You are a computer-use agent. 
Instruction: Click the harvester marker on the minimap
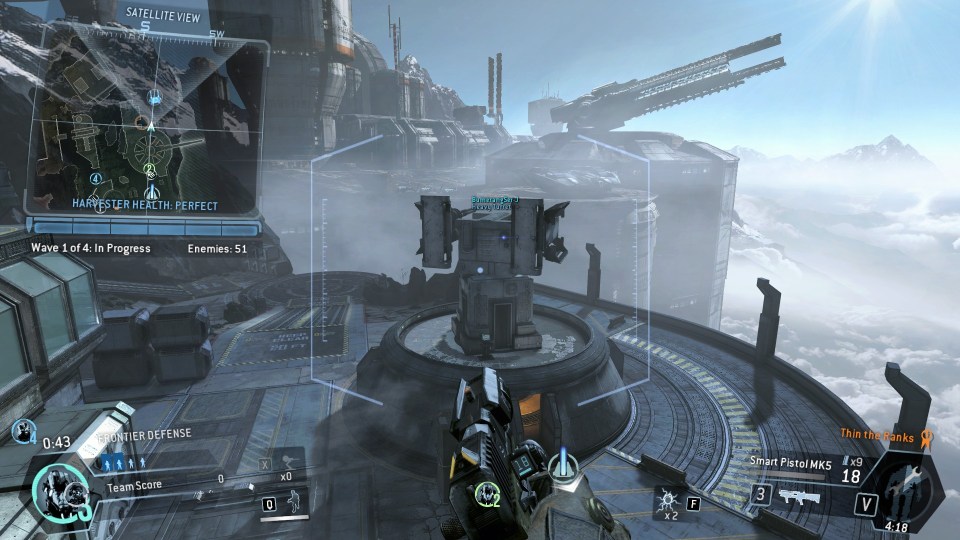coord(154,98)
